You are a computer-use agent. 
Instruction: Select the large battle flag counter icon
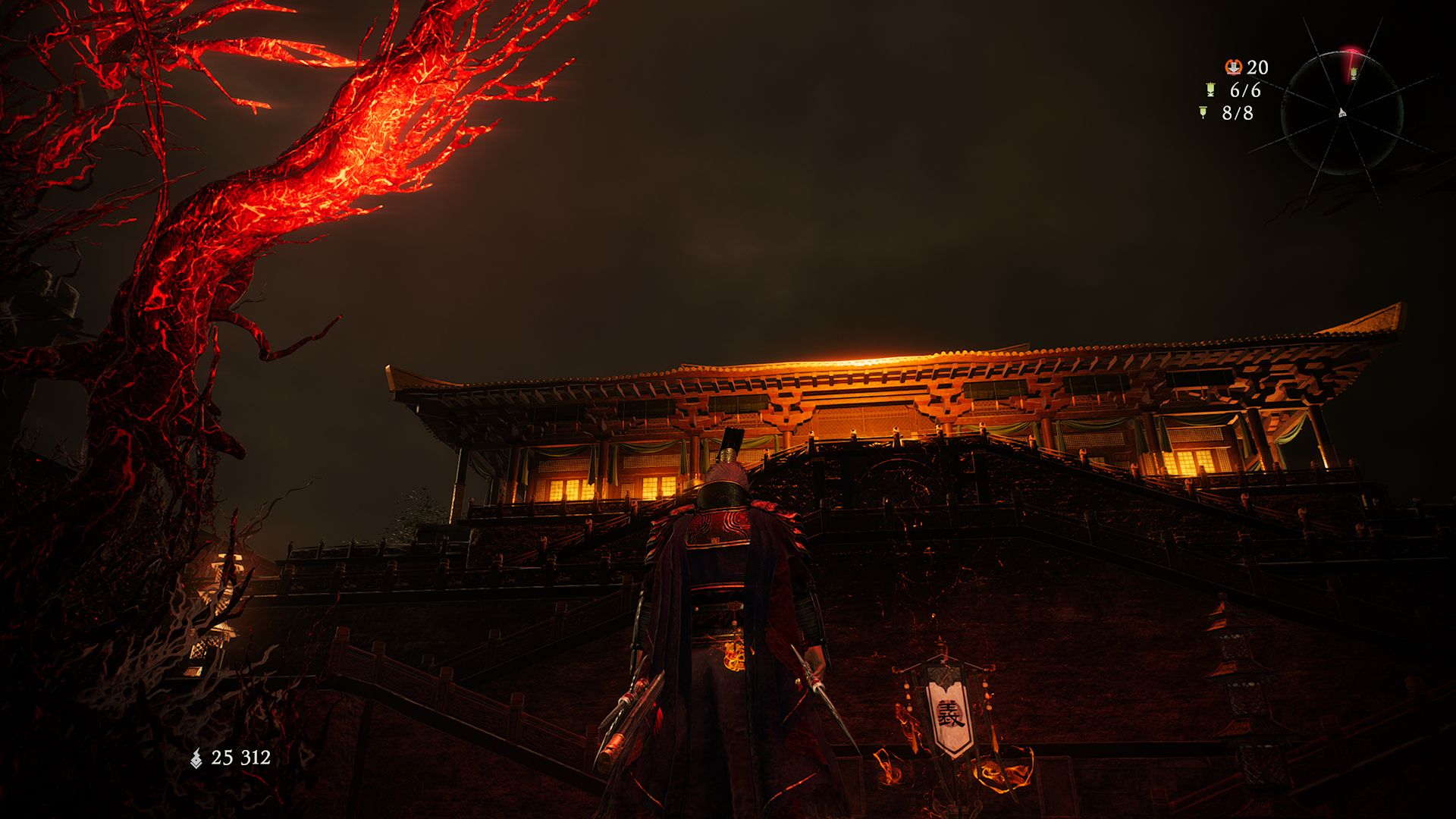point(1210,90)
